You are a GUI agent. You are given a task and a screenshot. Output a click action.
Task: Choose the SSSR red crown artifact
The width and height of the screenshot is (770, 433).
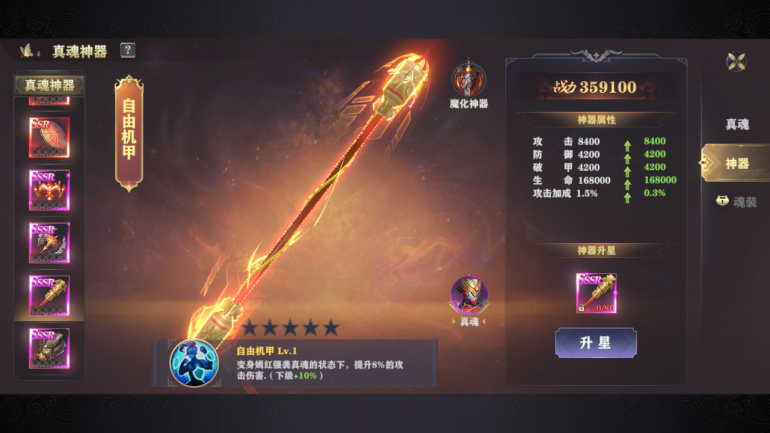pos(49,190)
